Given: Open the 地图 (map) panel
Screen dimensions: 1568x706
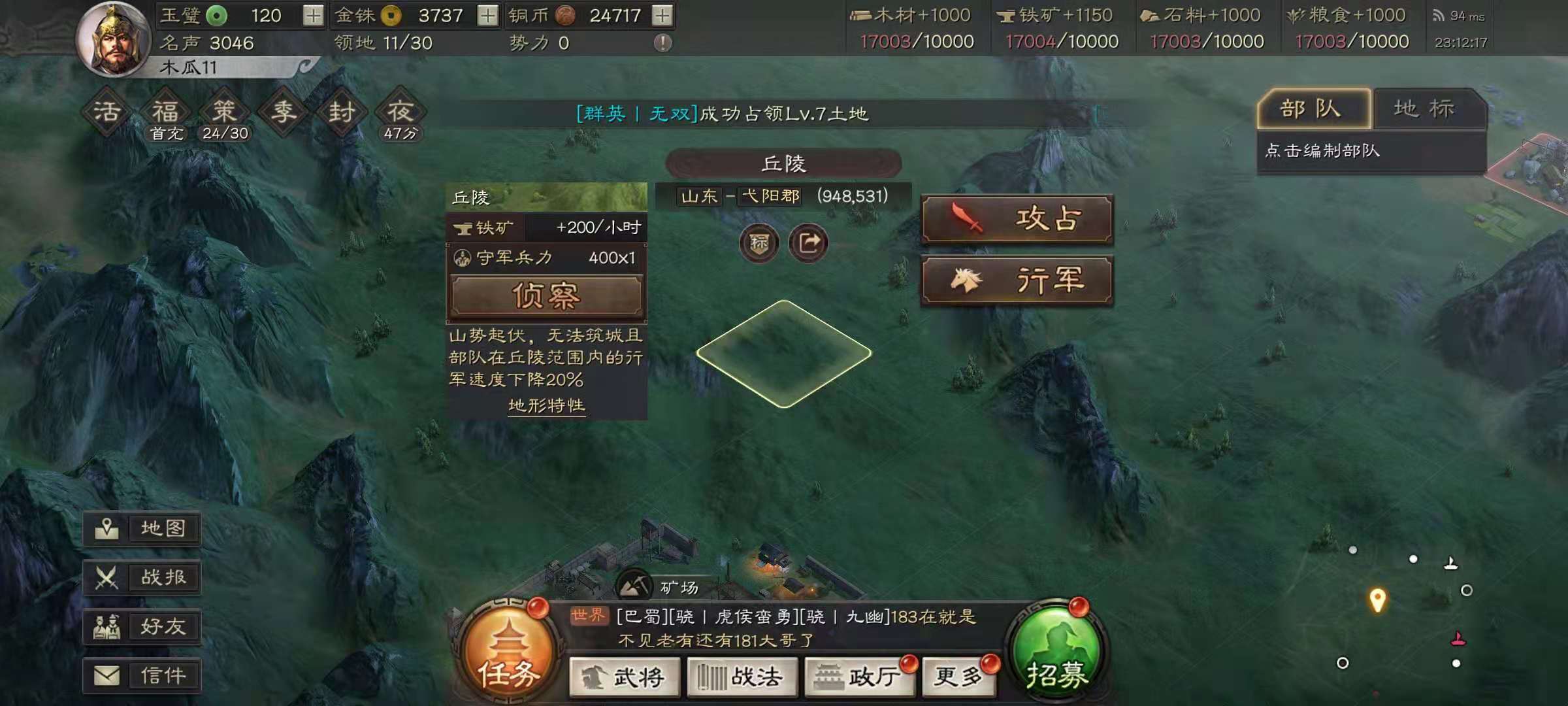Looking at the screenshot, I should (144, 529).
